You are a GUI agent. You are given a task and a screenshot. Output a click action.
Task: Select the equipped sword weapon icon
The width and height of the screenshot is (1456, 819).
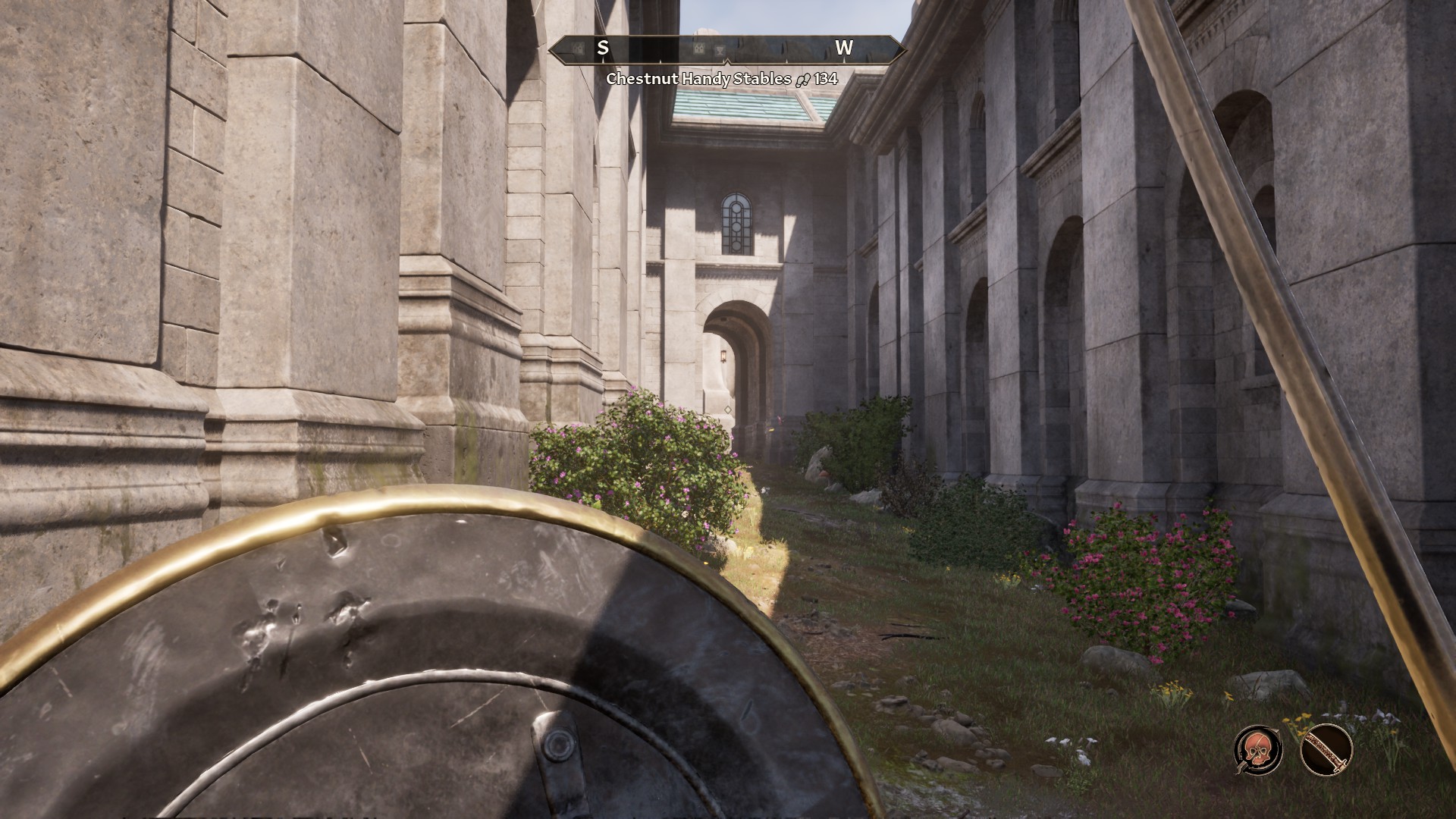pos(1326,749)
